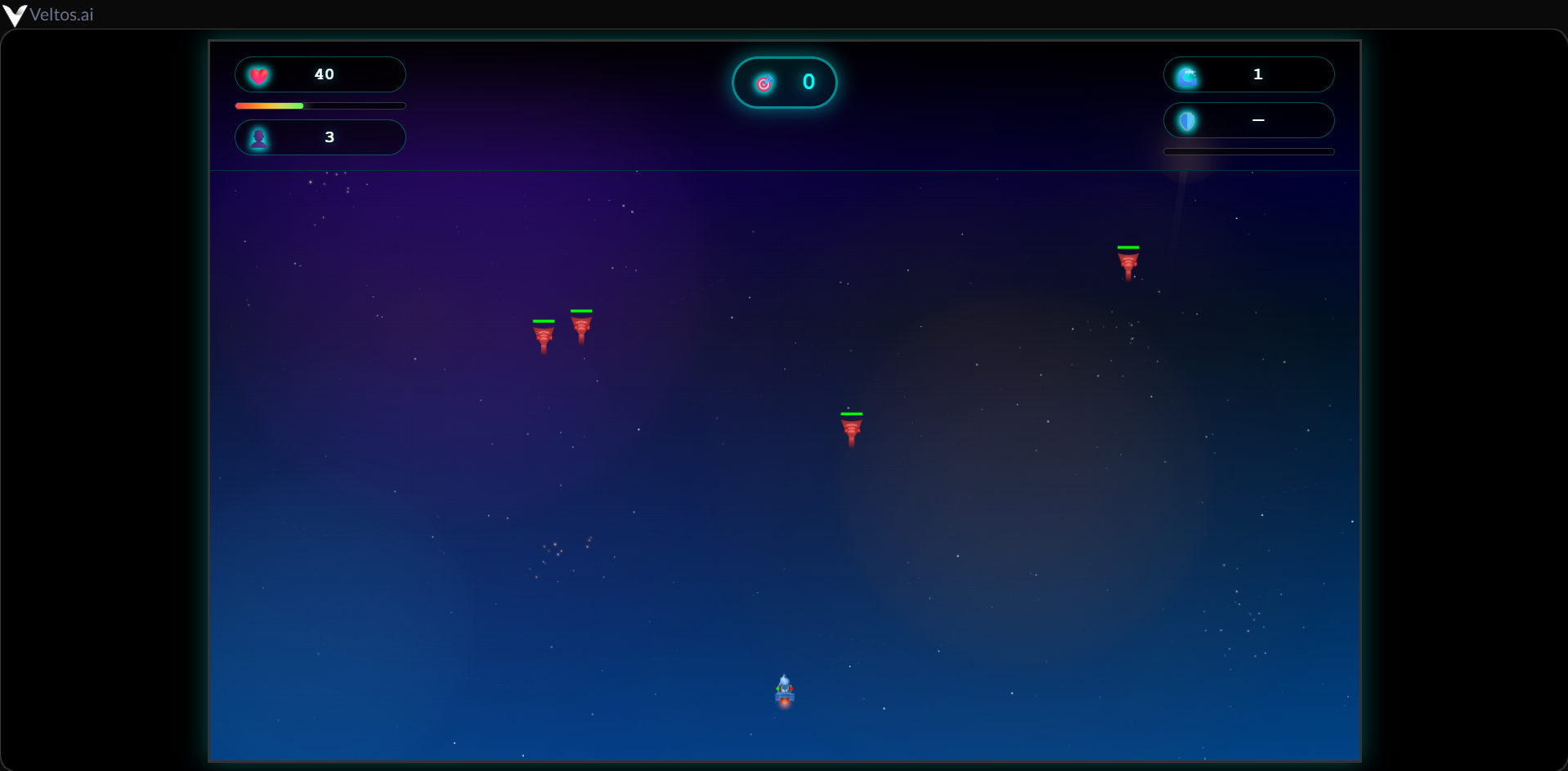Click the health gradient progress bar
The image size is (1568, 771).
point(320,105)
